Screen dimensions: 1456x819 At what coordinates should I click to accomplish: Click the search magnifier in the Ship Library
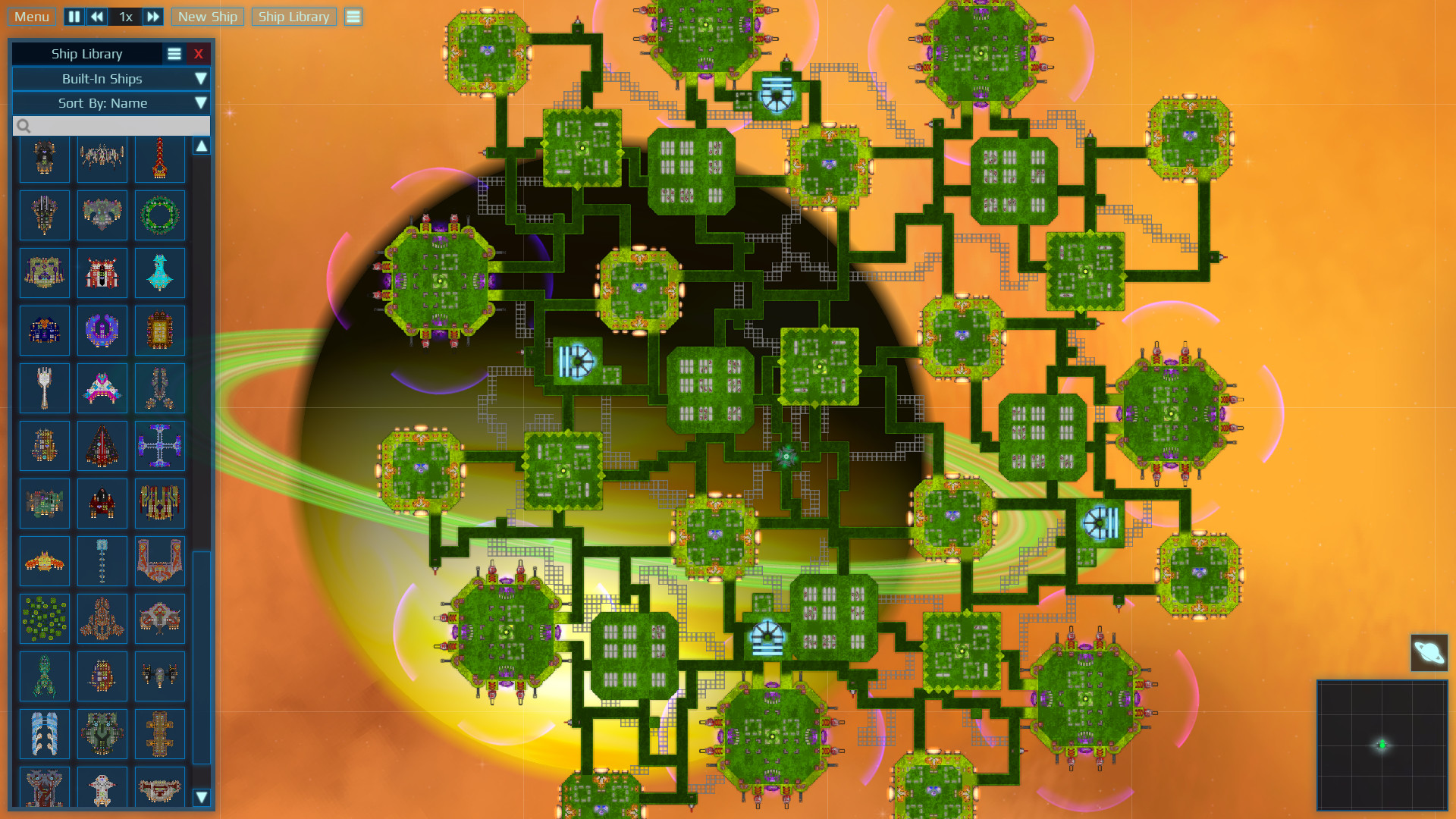click(24, 126)
